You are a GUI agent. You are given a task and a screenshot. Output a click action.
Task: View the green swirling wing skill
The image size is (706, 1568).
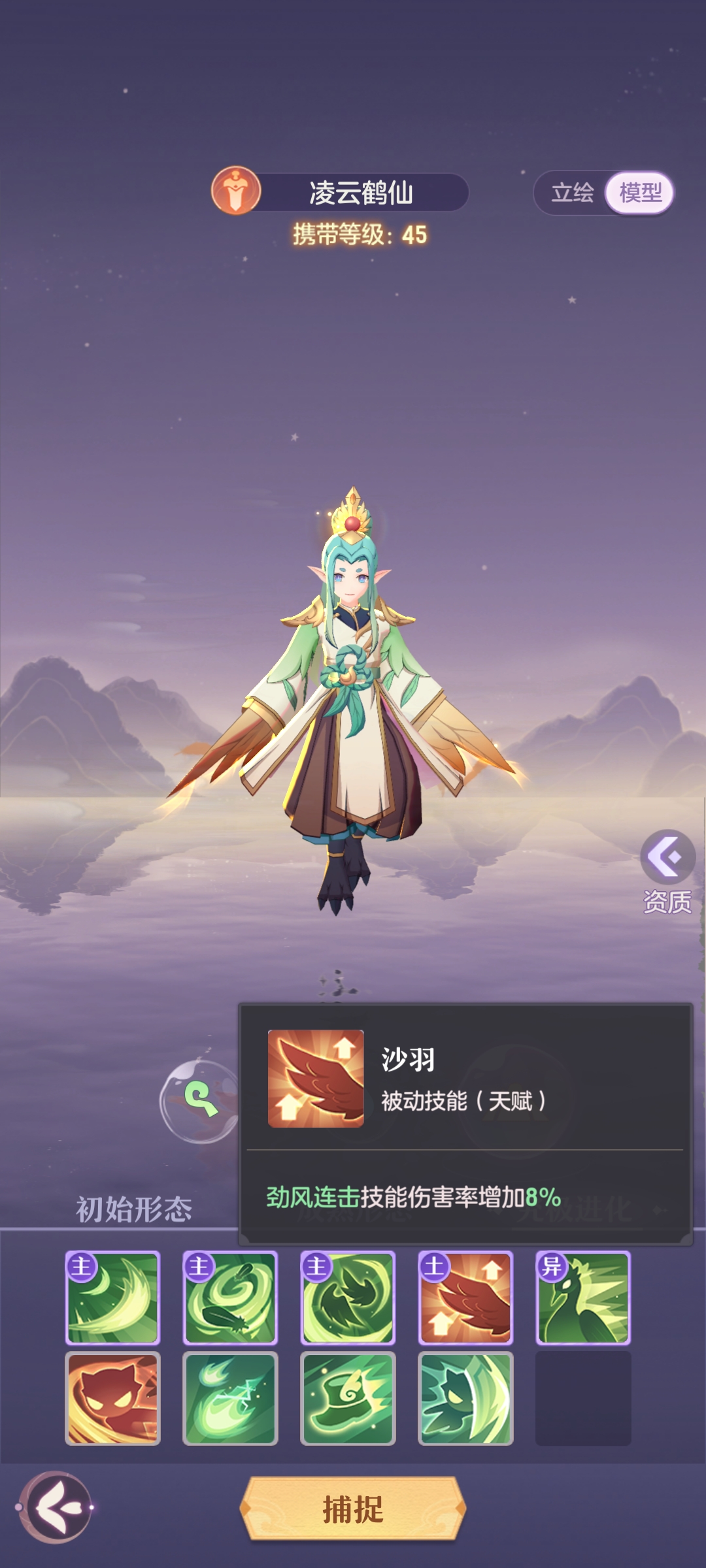coord(348,1298)
